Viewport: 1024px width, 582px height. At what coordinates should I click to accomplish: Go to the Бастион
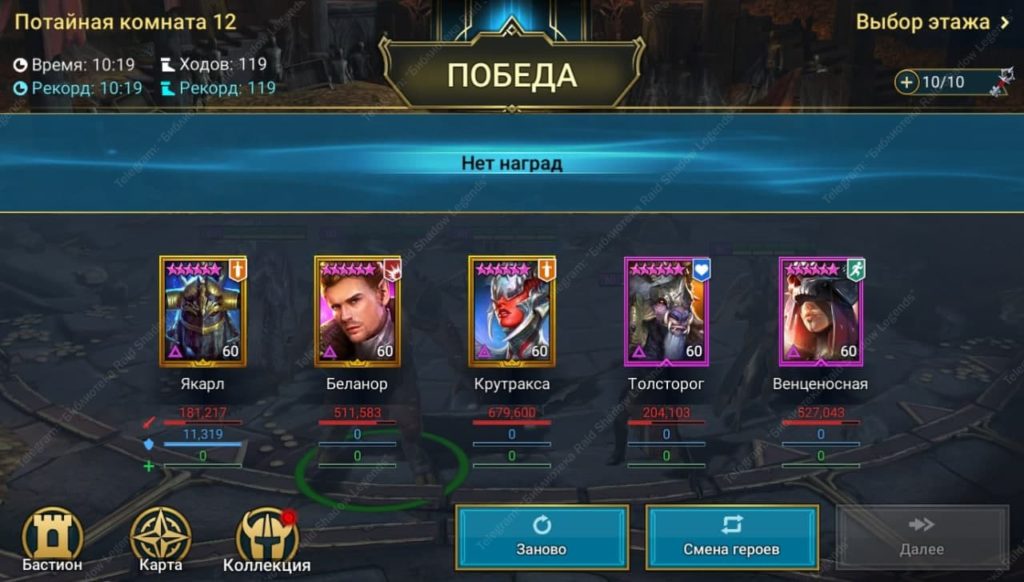pyautogui.click(x=52, y=540)
